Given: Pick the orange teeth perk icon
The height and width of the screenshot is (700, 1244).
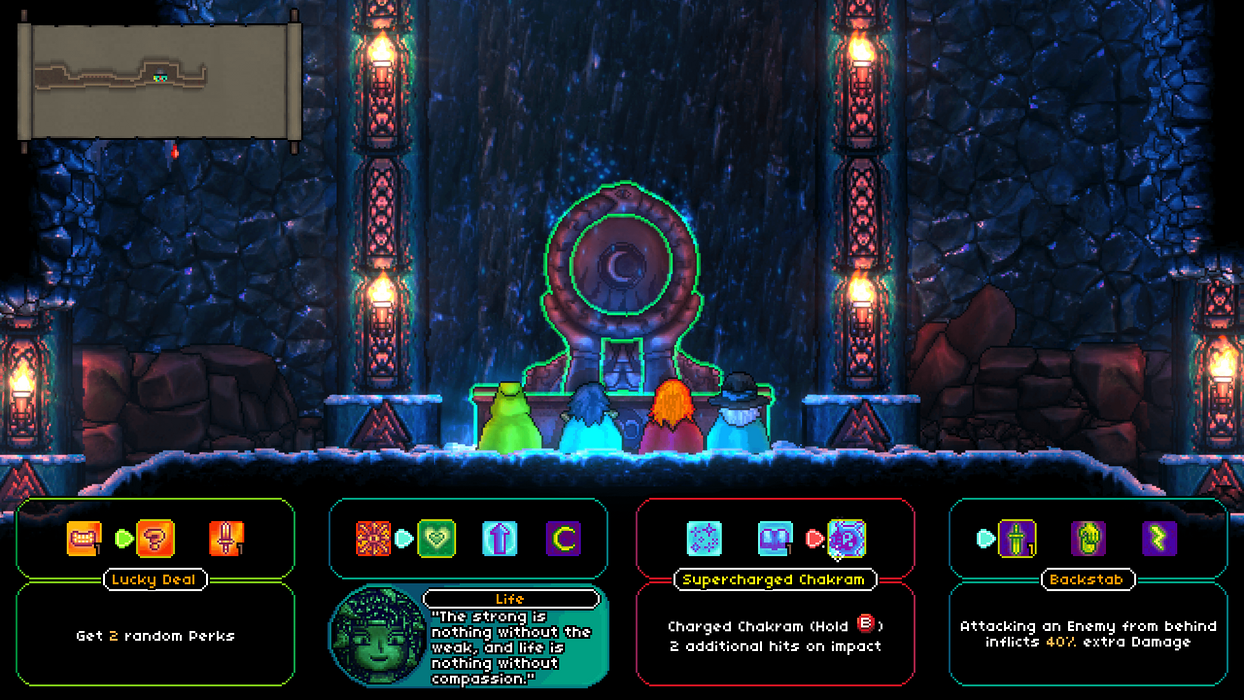Looking at the screenshot, I should click(x=84, y=539).
